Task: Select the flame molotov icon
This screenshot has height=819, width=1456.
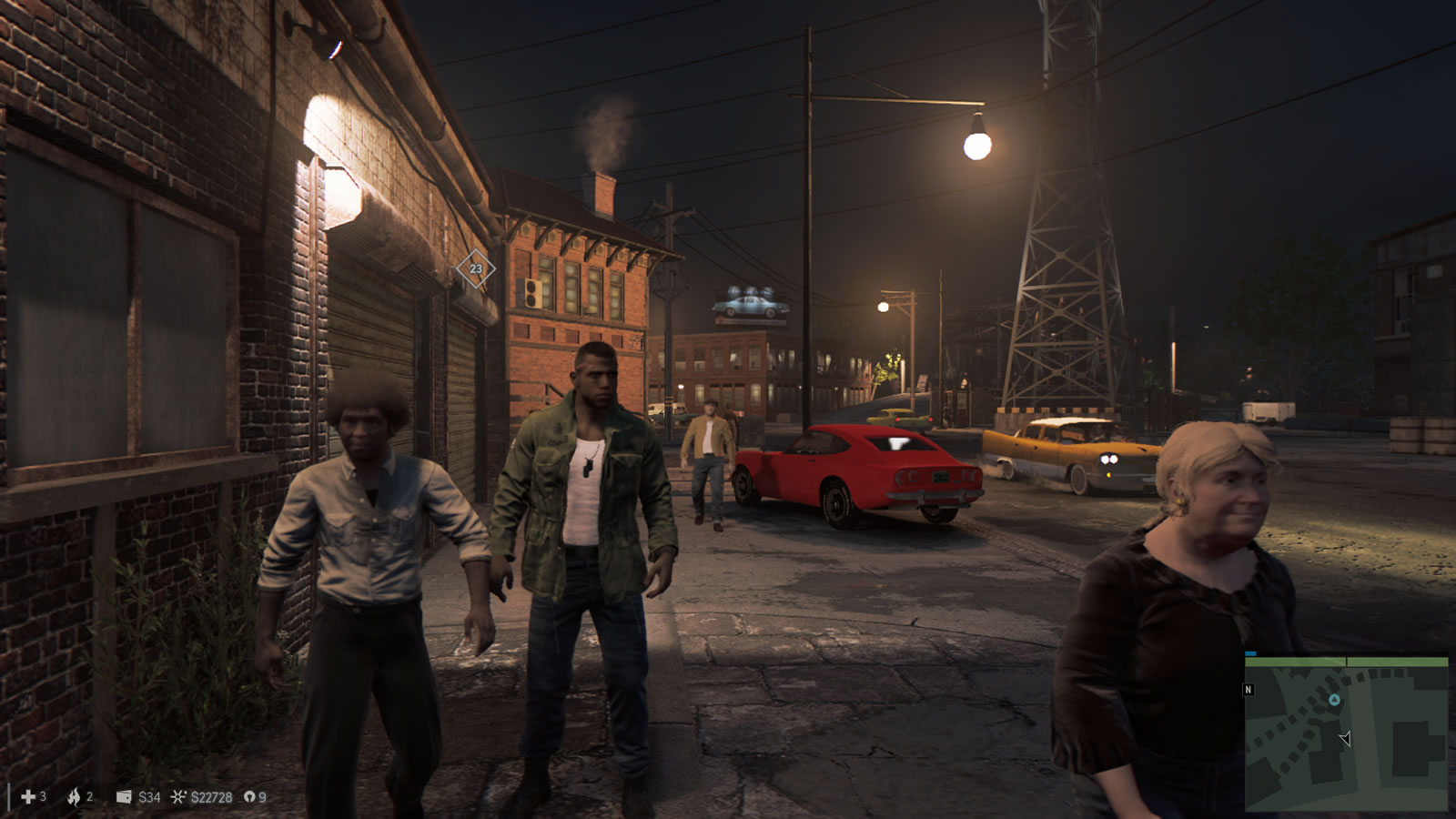Action: click(x=74, y=797)
